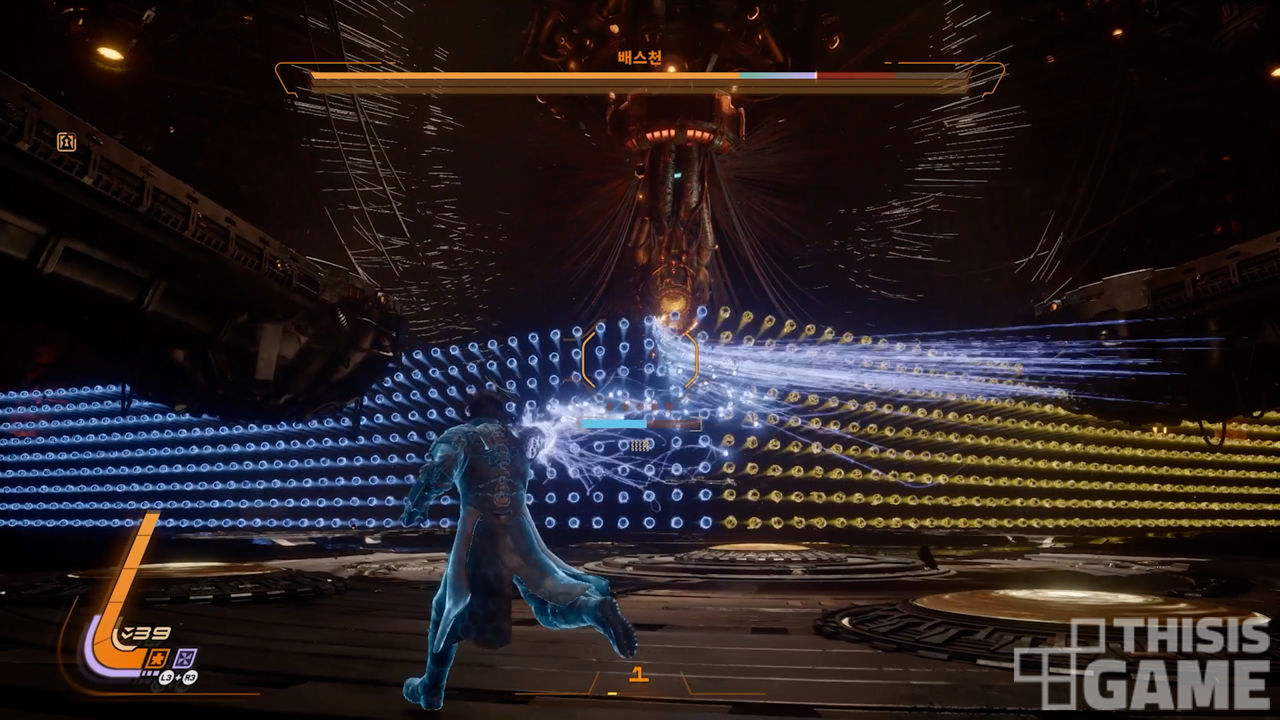Activate the orange burst ability icon
Screen dimensions: 1280x720
pyautogui.click(x=158, y=657)
